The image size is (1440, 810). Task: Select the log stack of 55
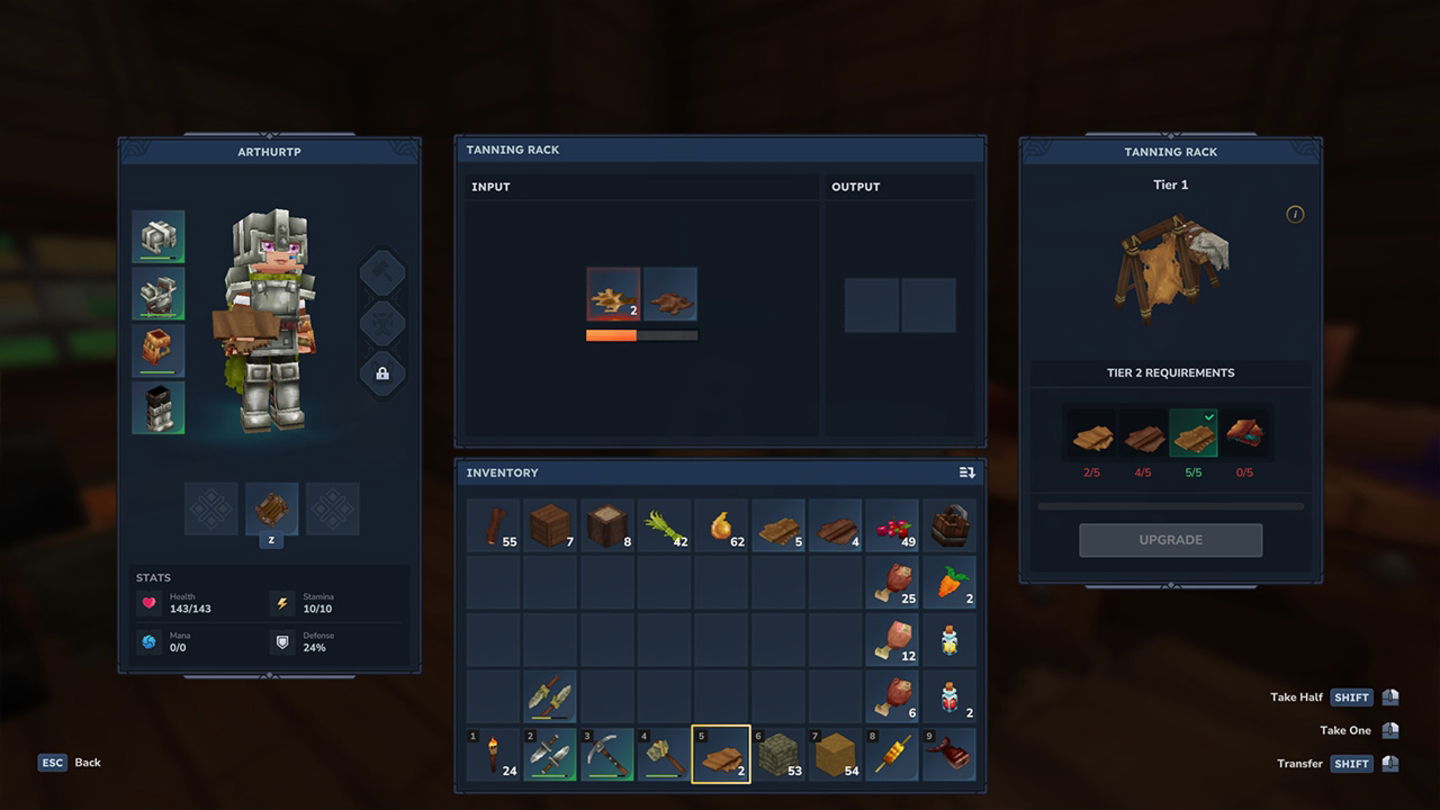493,526
